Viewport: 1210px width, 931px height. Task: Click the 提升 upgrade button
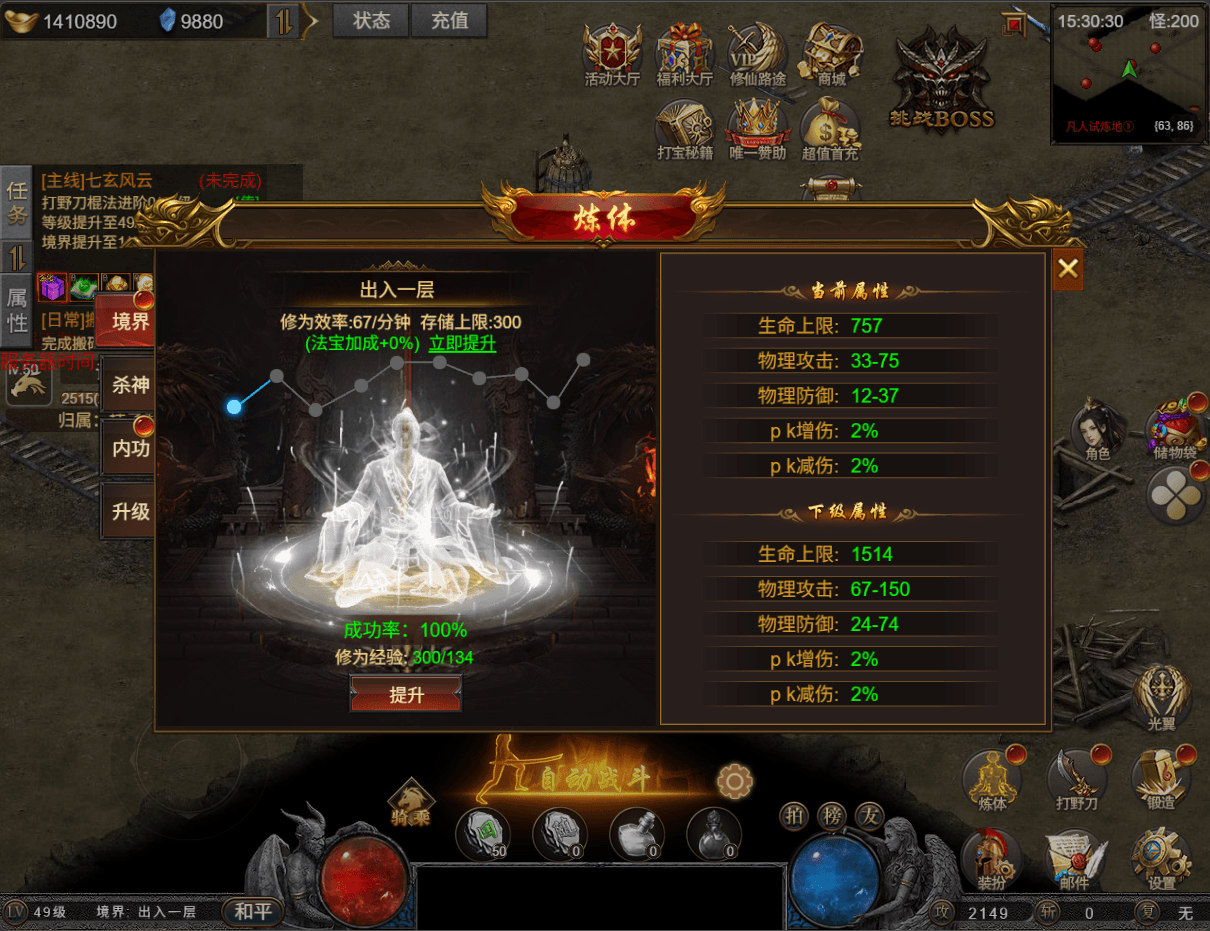coord(406,695)
